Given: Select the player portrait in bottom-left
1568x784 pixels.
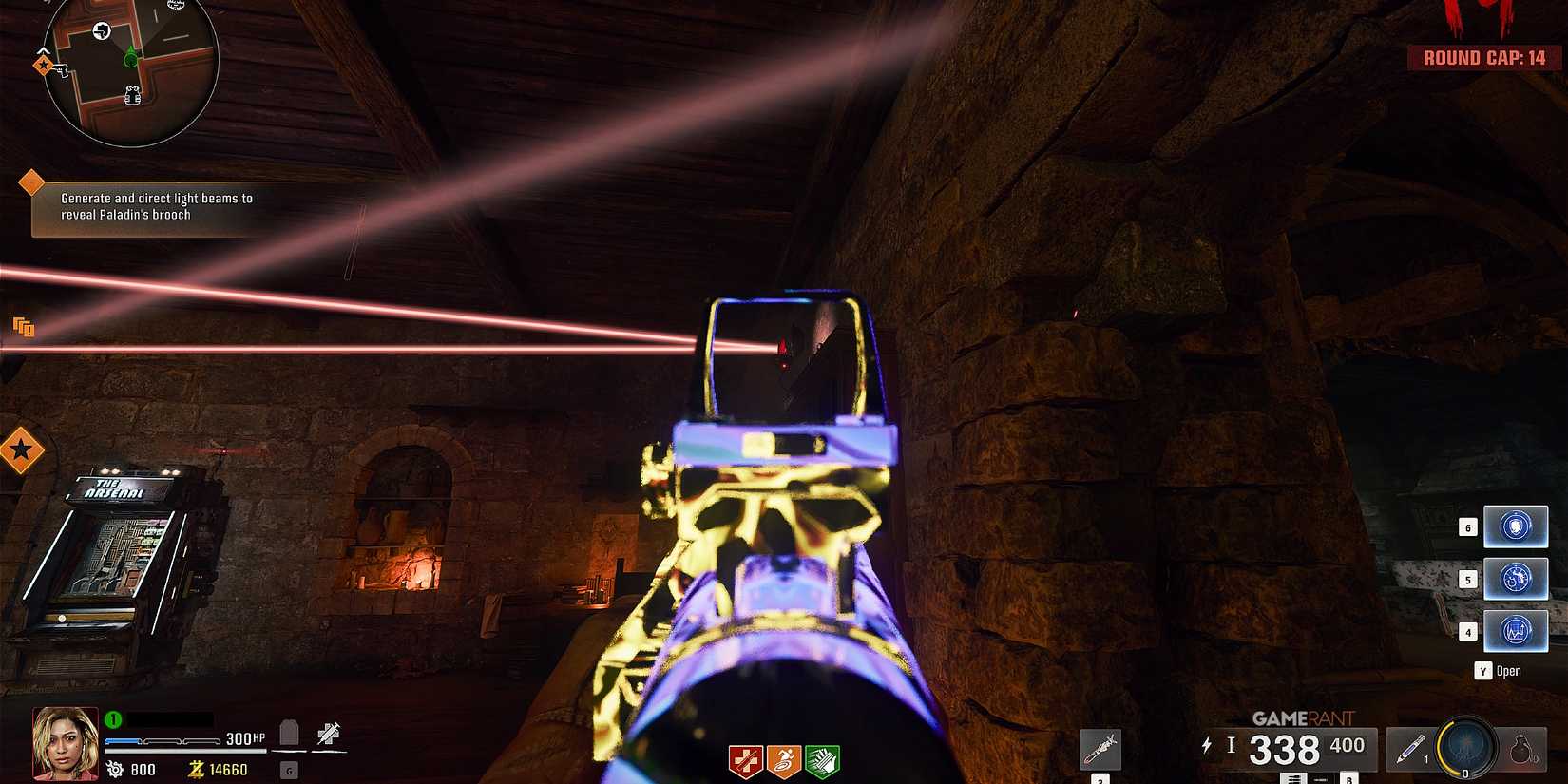Looking at the screenshot, I should click(65, 745).
